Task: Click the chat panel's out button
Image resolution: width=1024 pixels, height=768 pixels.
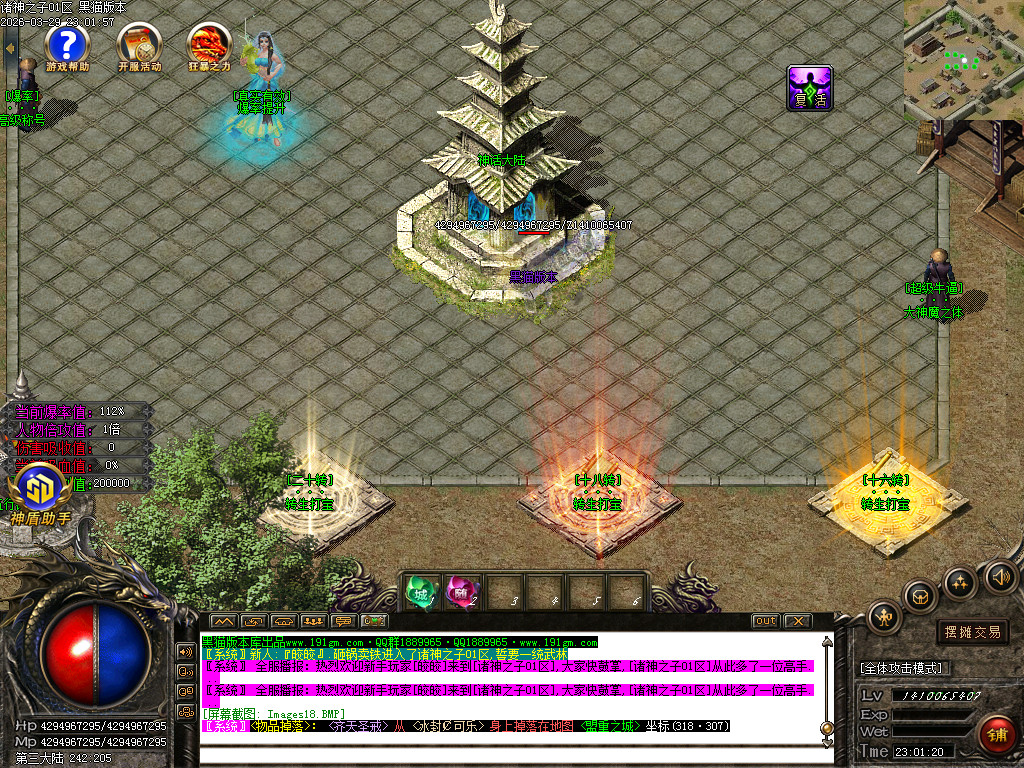Action: (x=765, y=621)
